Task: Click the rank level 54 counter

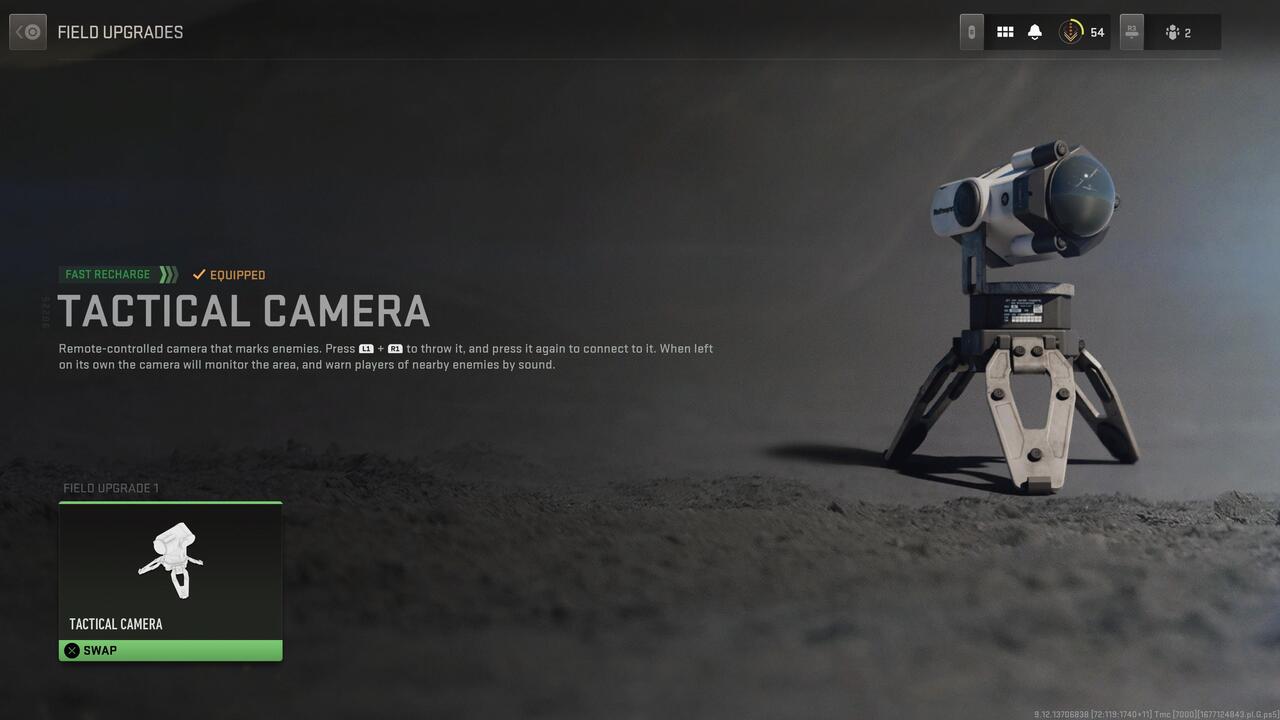Action: pos(1097,31)
